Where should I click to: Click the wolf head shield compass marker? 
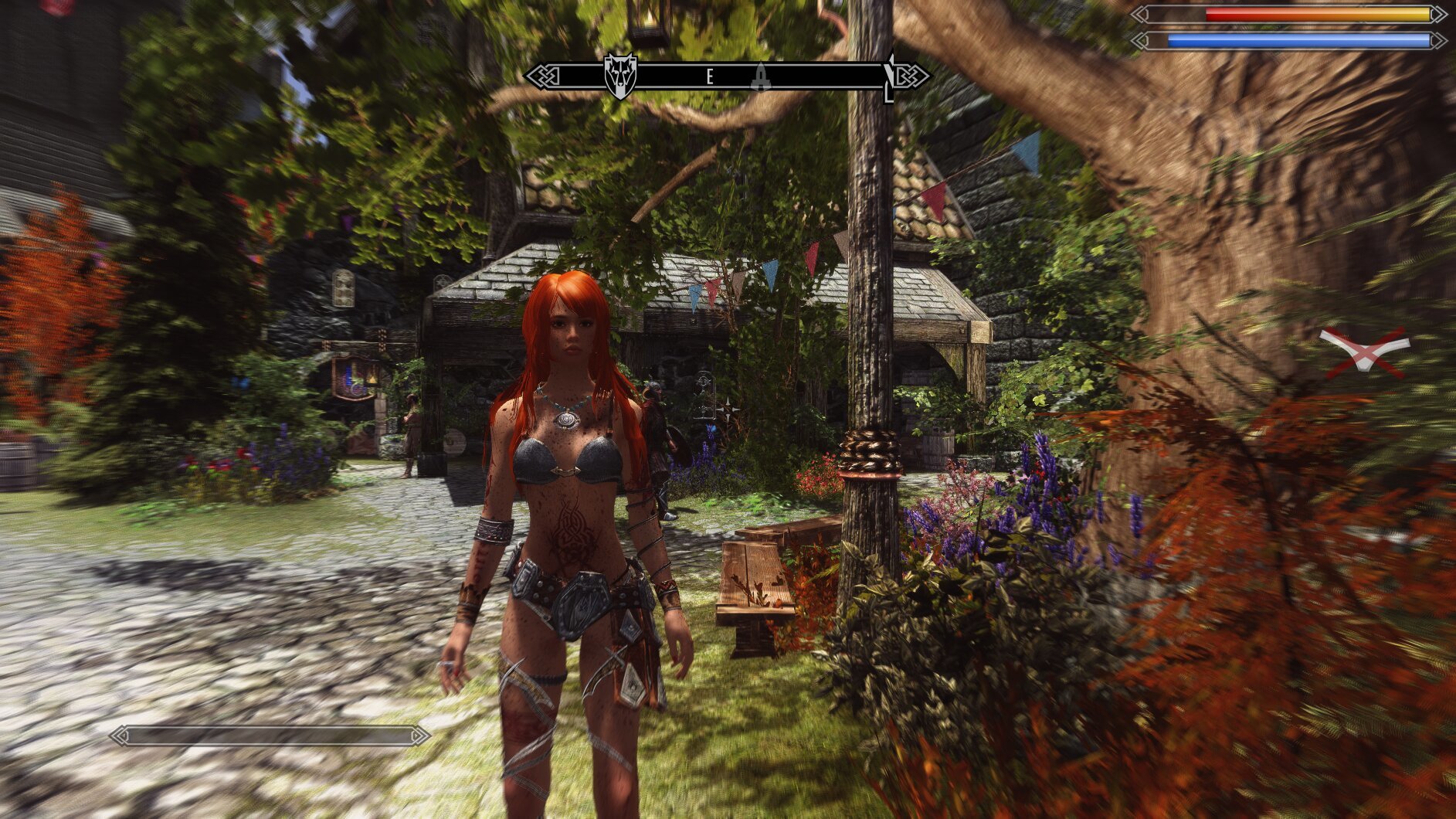[619, 75]
